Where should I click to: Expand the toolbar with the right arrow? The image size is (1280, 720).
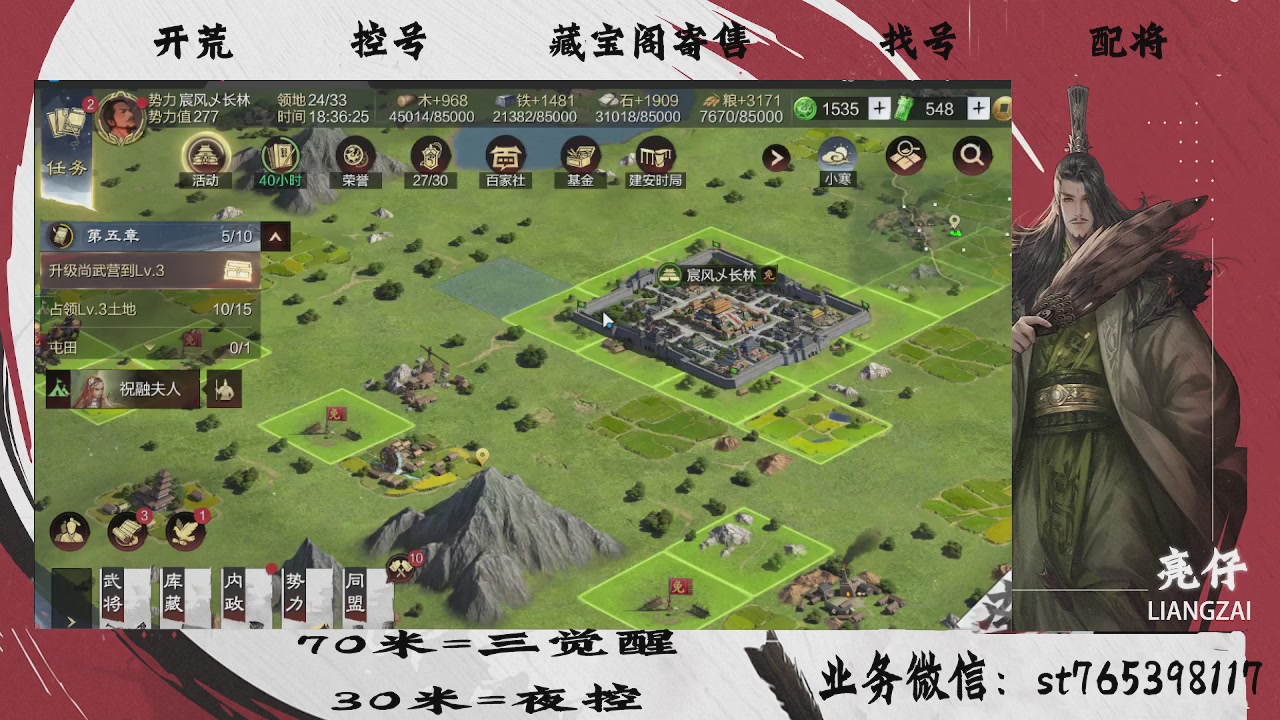click(778, 156)
